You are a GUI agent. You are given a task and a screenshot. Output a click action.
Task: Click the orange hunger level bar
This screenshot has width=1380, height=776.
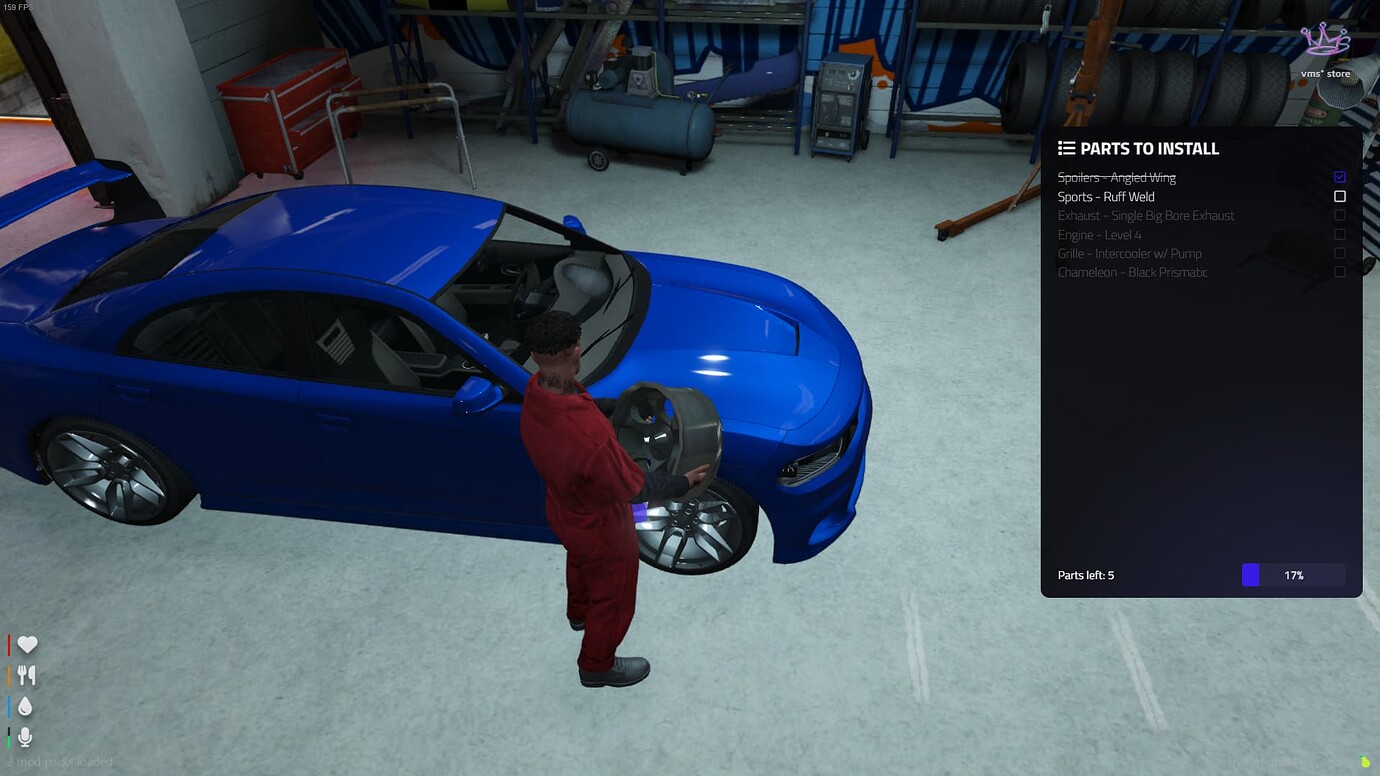pos(10,675)
